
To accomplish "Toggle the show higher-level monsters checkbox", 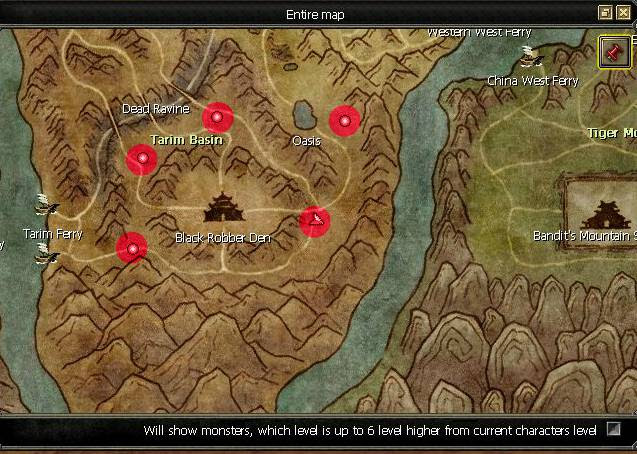I will coord(614,429).
